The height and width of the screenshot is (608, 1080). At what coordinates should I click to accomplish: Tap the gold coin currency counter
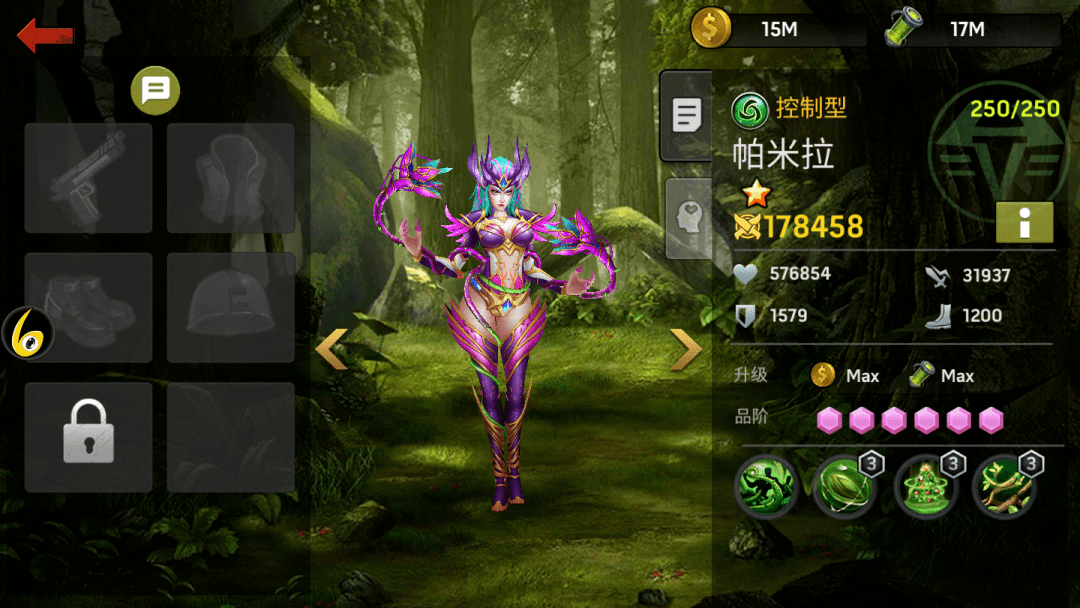pyautogui.click(x=778, y=30)
